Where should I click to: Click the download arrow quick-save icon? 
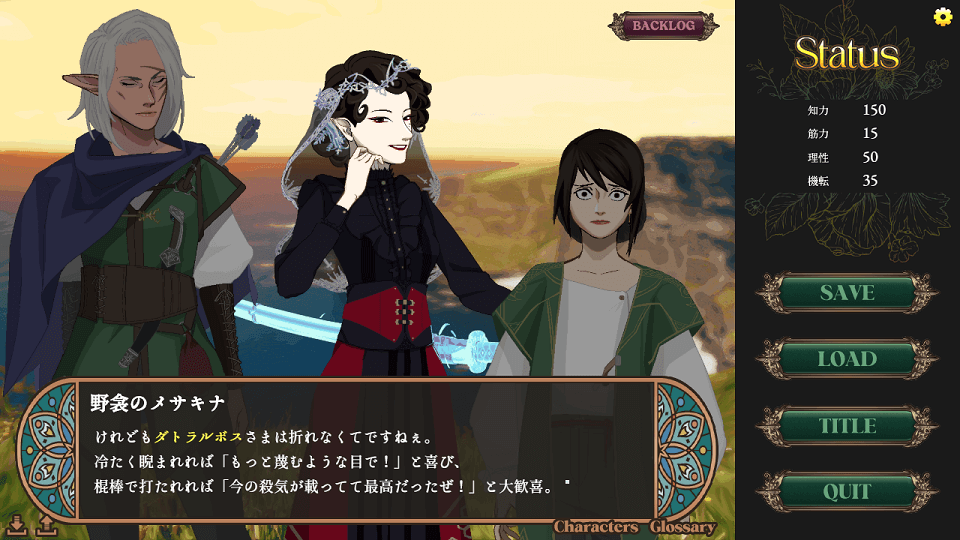pyautogui.click(x=17, y=523)
